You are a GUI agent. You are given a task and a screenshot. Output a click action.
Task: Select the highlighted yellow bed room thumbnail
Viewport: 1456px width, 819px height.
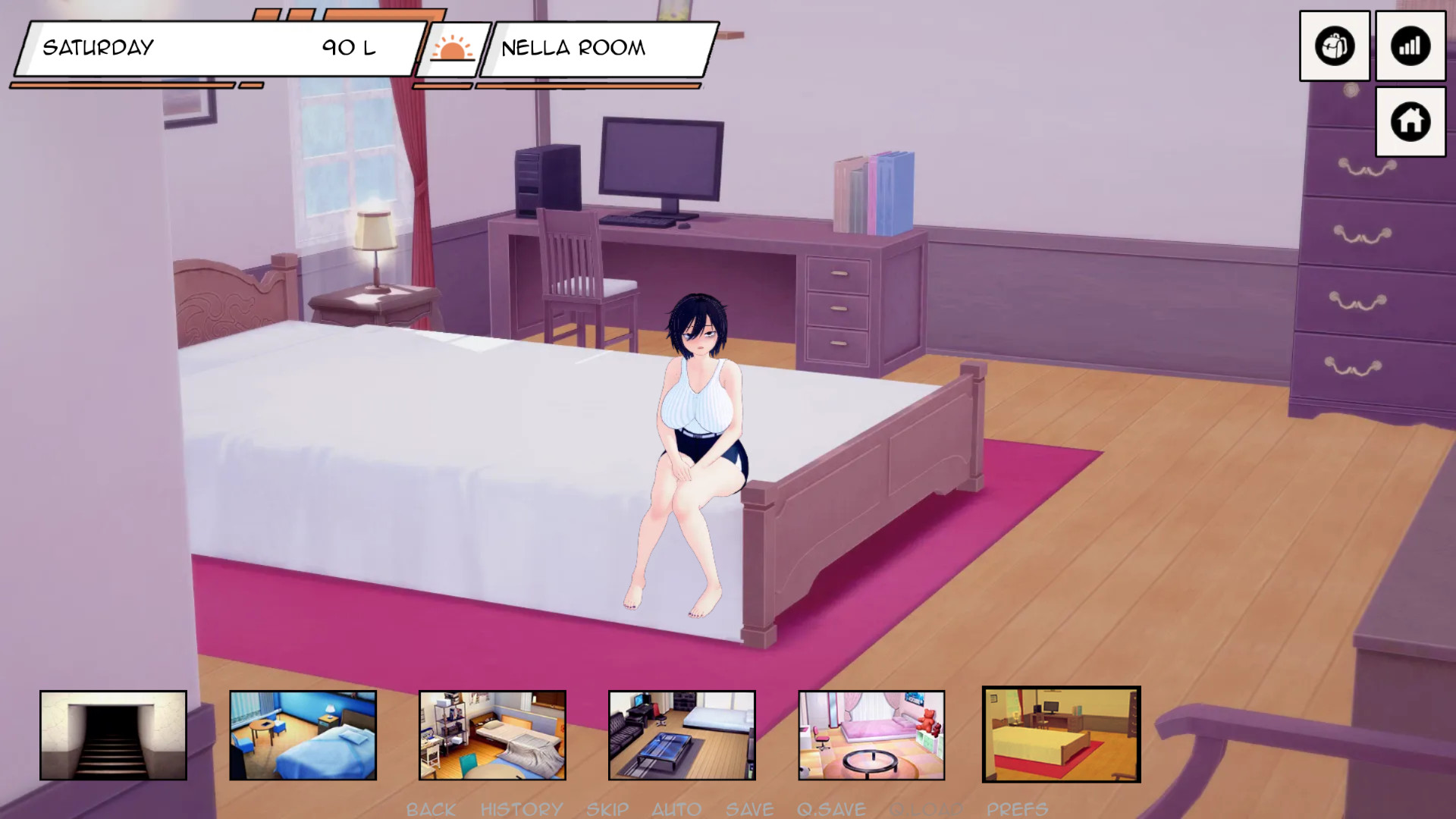[x=1061, y=734]
